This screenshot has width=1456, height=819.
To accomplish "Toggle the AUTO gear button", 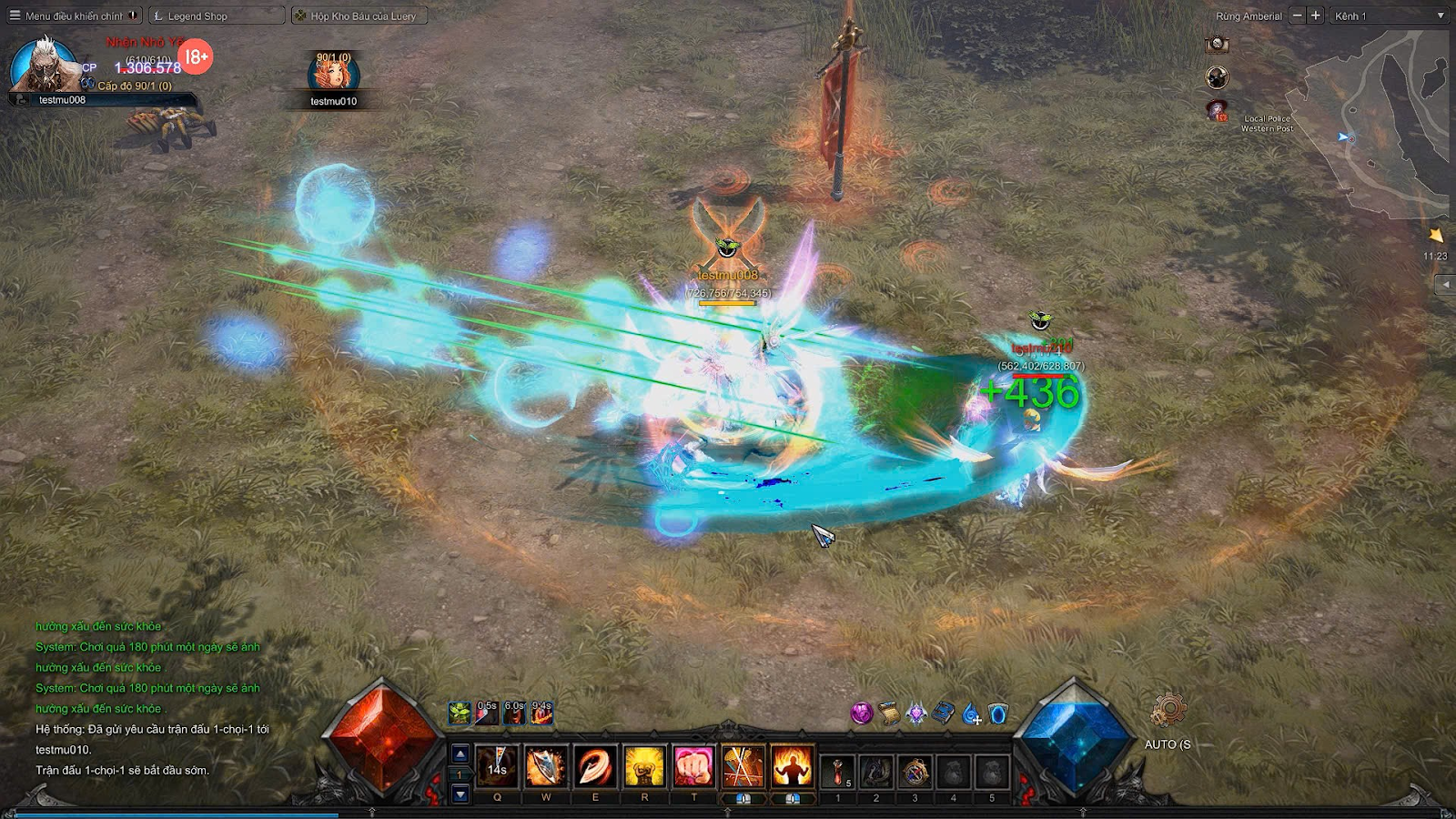I will pyautogui.click(x=1168, y=711).
